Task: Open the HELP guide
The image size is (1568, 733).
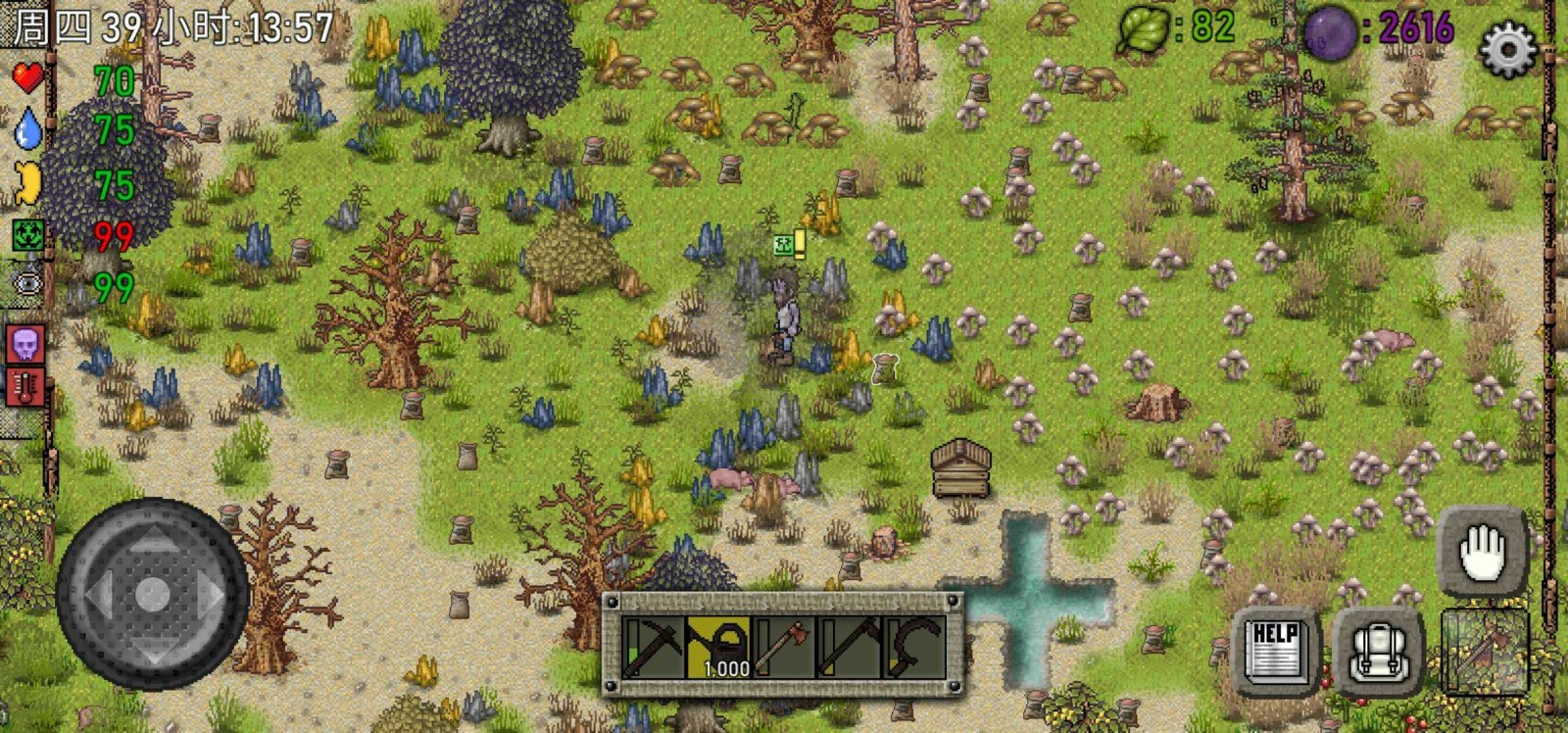Action: point(1275,650)
